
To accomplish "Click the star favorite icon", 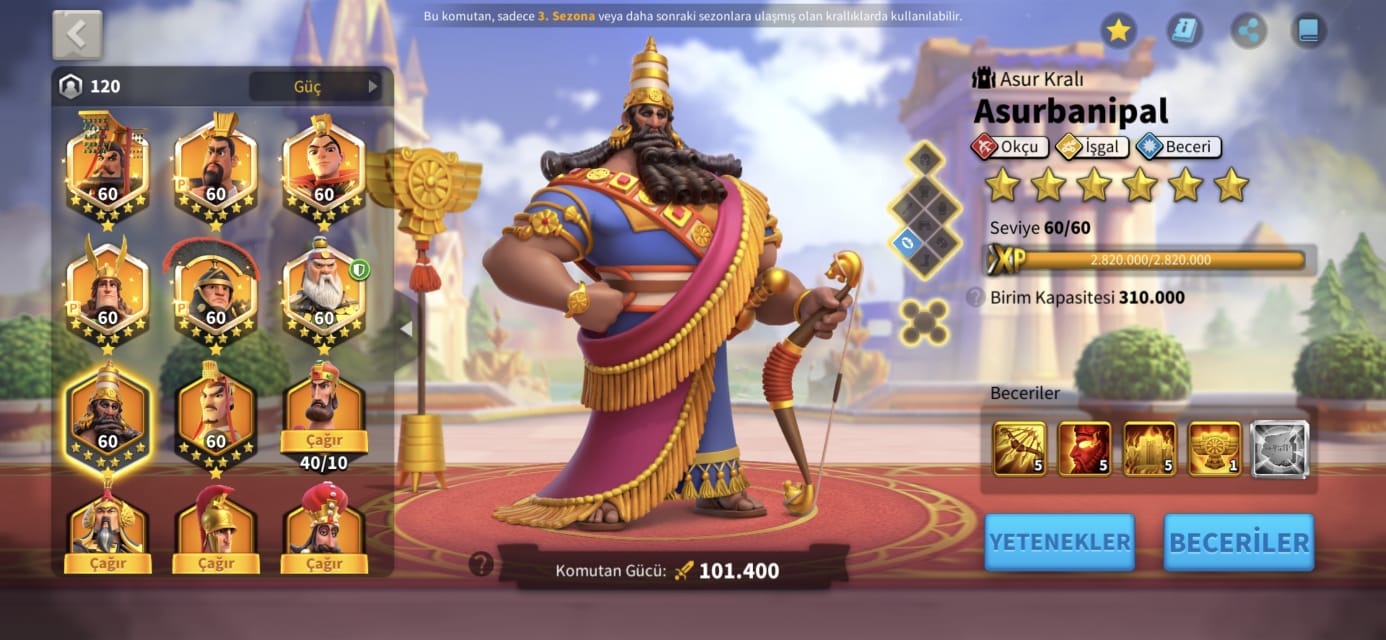I will pyautogui.click(x=1118, y=31).
